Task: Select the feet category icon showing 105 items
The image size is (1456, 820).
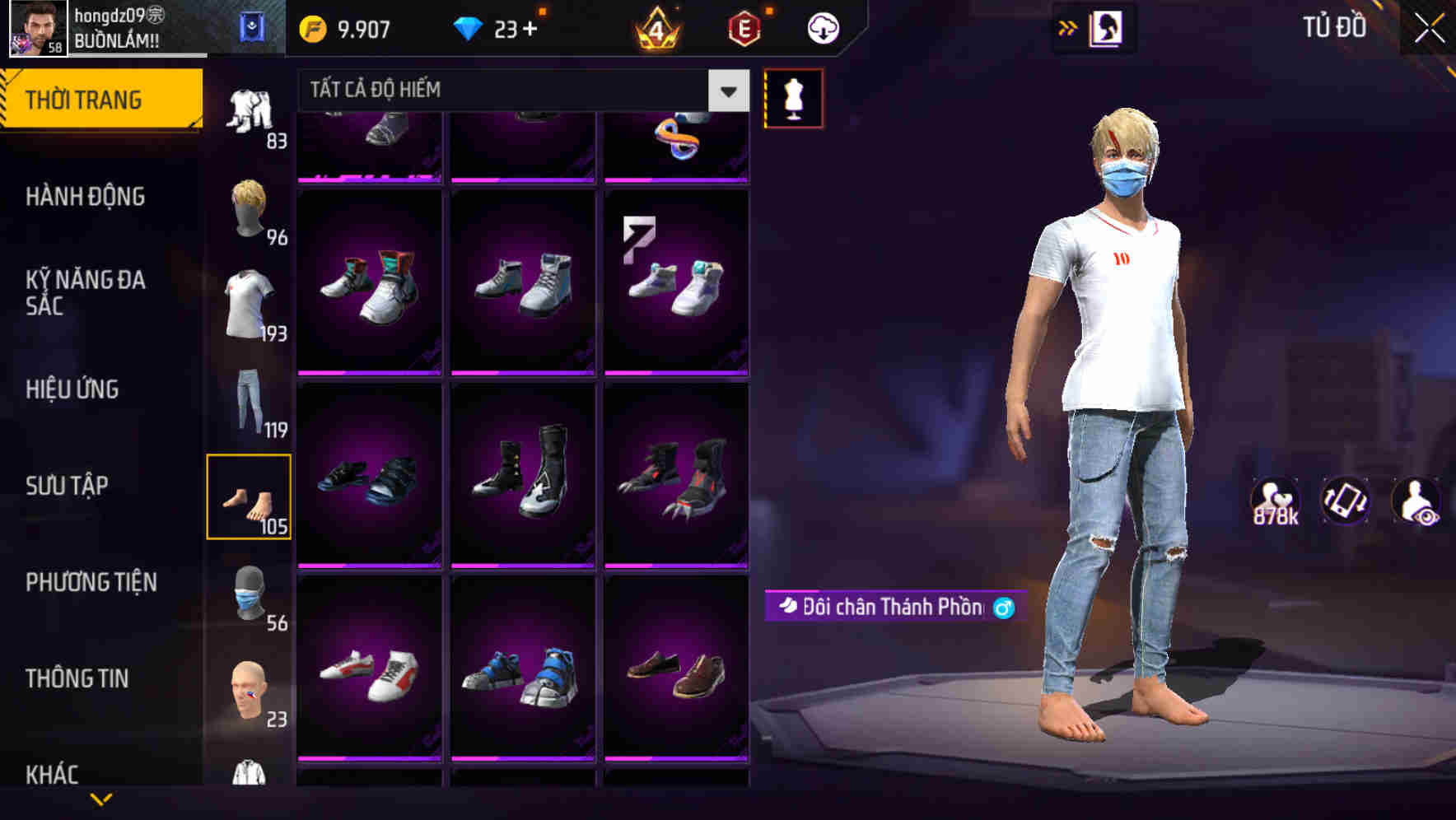Action: 250,494
